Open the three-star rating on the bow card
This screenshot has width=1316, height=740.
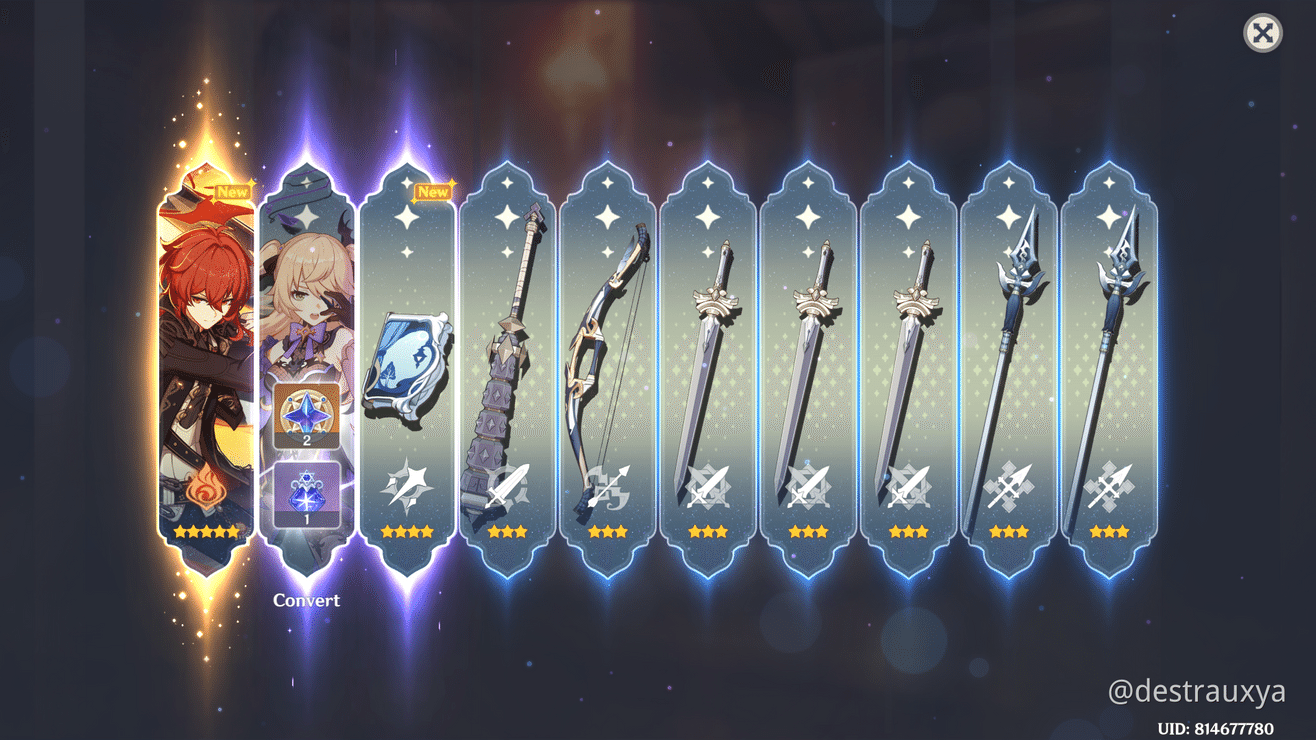[608, 531]
